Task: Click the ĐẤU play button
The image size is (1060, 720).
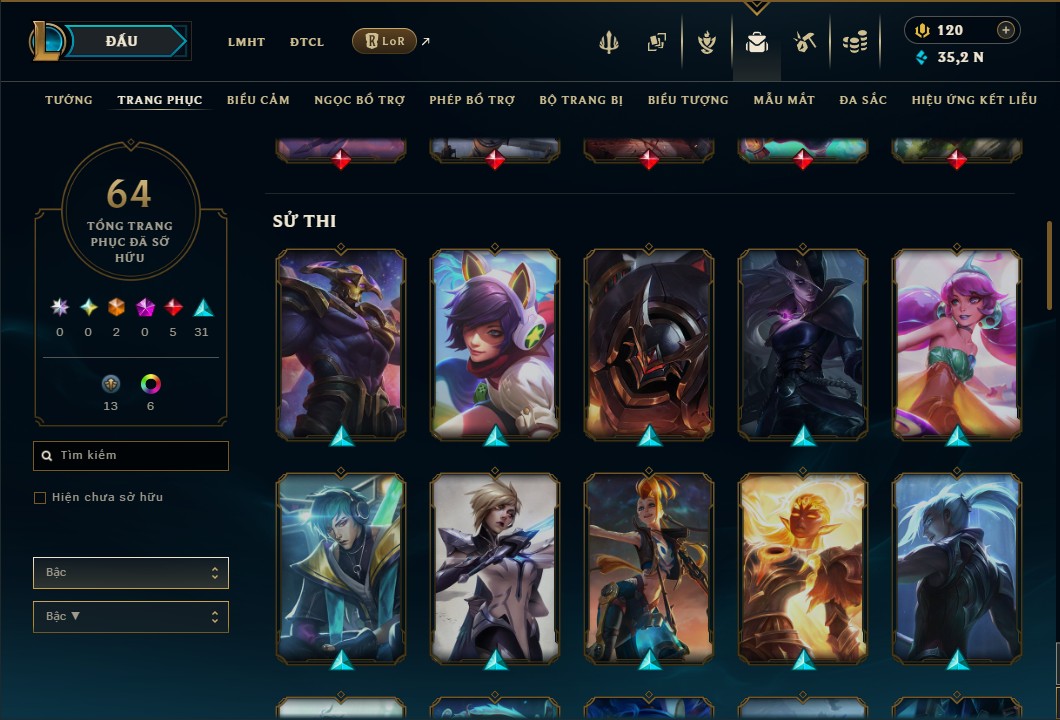Action: point(122,41)
